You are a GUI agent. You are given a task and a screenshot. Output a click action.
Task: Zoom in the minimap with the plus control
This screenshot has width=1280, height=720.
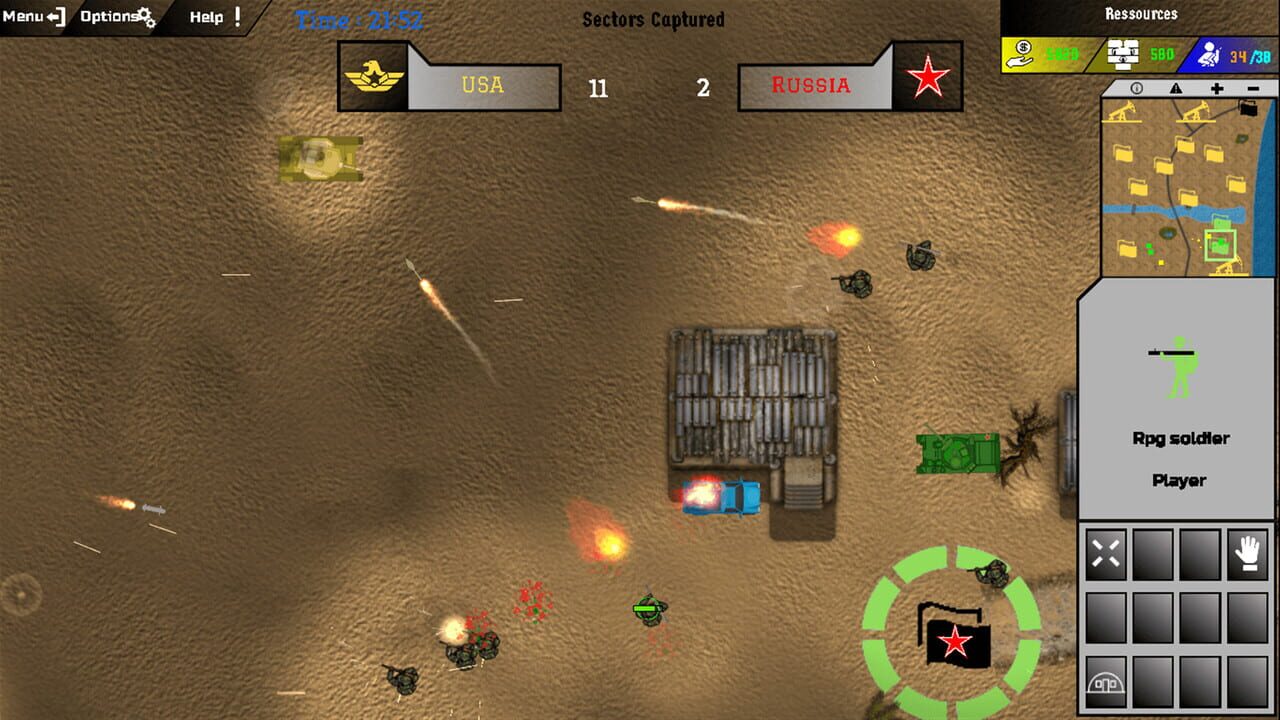pos(1217,89)
